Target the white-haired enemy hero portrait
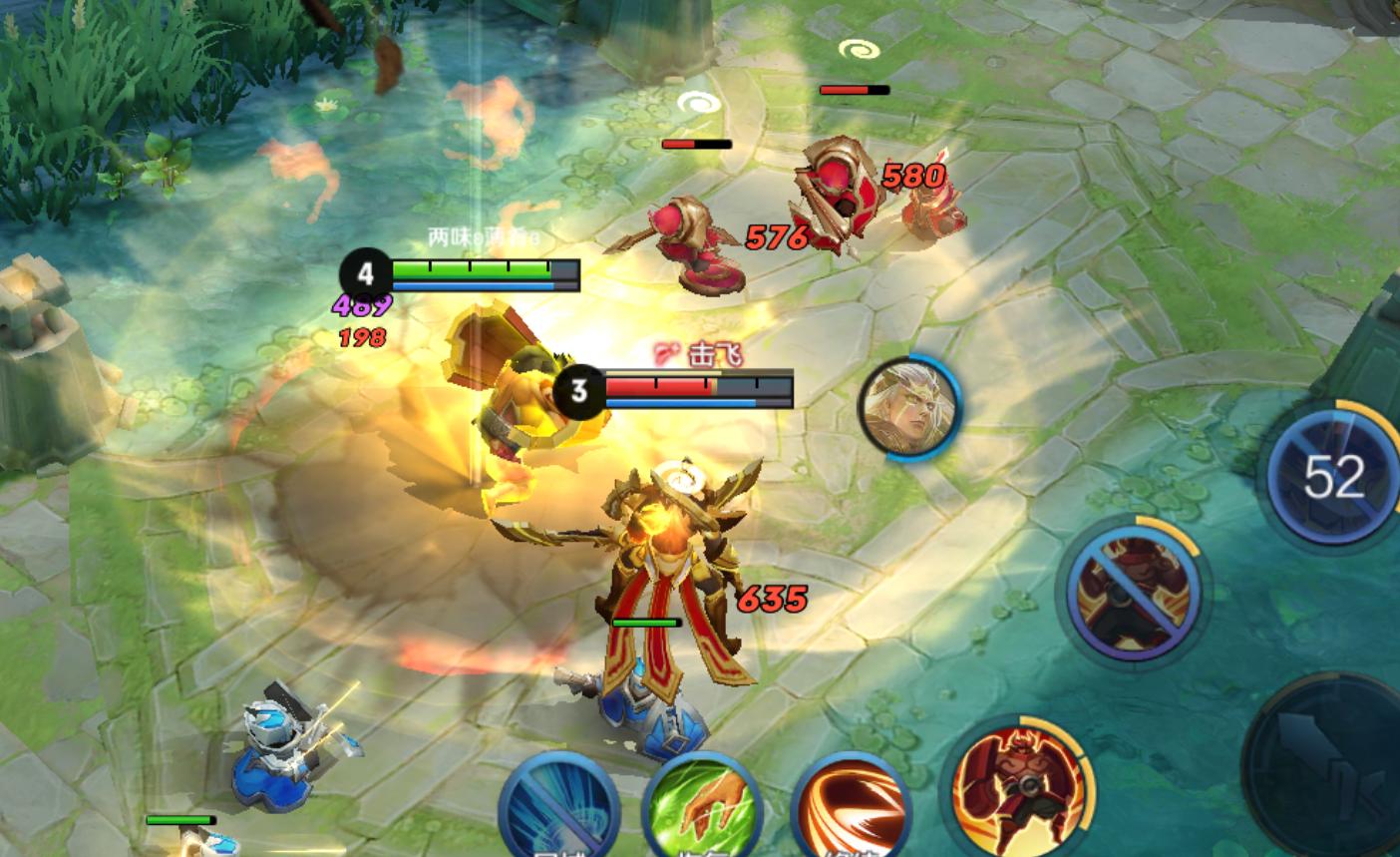This screenshot has height=857, width=1400. [908, 408]
